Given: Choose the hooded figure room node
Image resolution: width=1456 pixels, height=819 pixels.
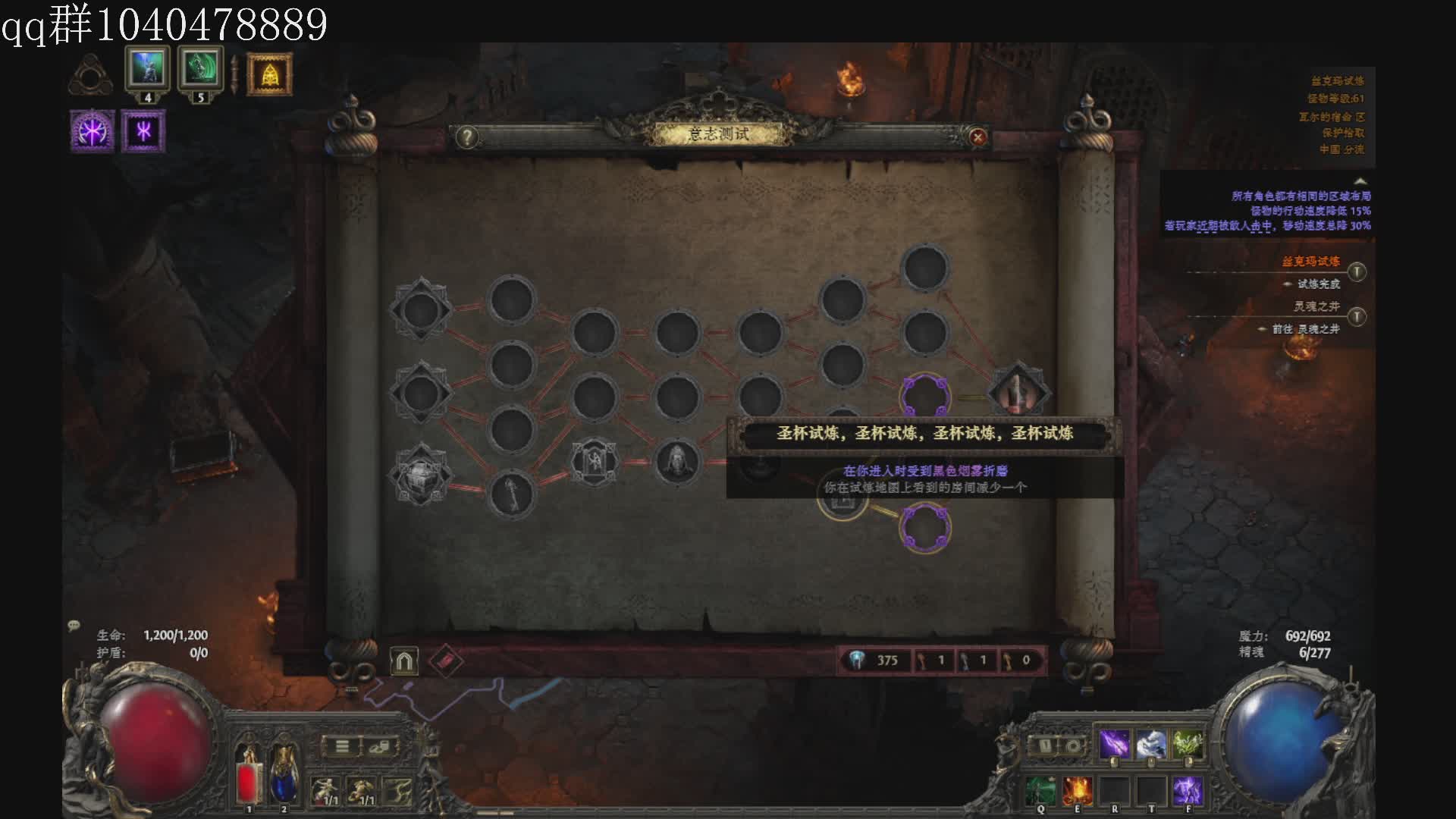Looking at the screenshot, I should (x=676, y=461).
